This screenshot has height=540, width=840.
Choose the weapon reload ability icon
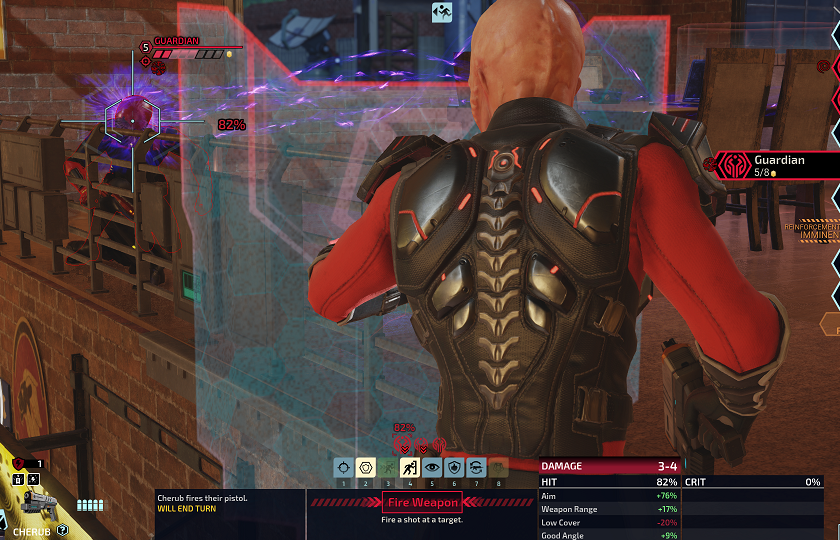pyautogui.click(x=475, y=467)
